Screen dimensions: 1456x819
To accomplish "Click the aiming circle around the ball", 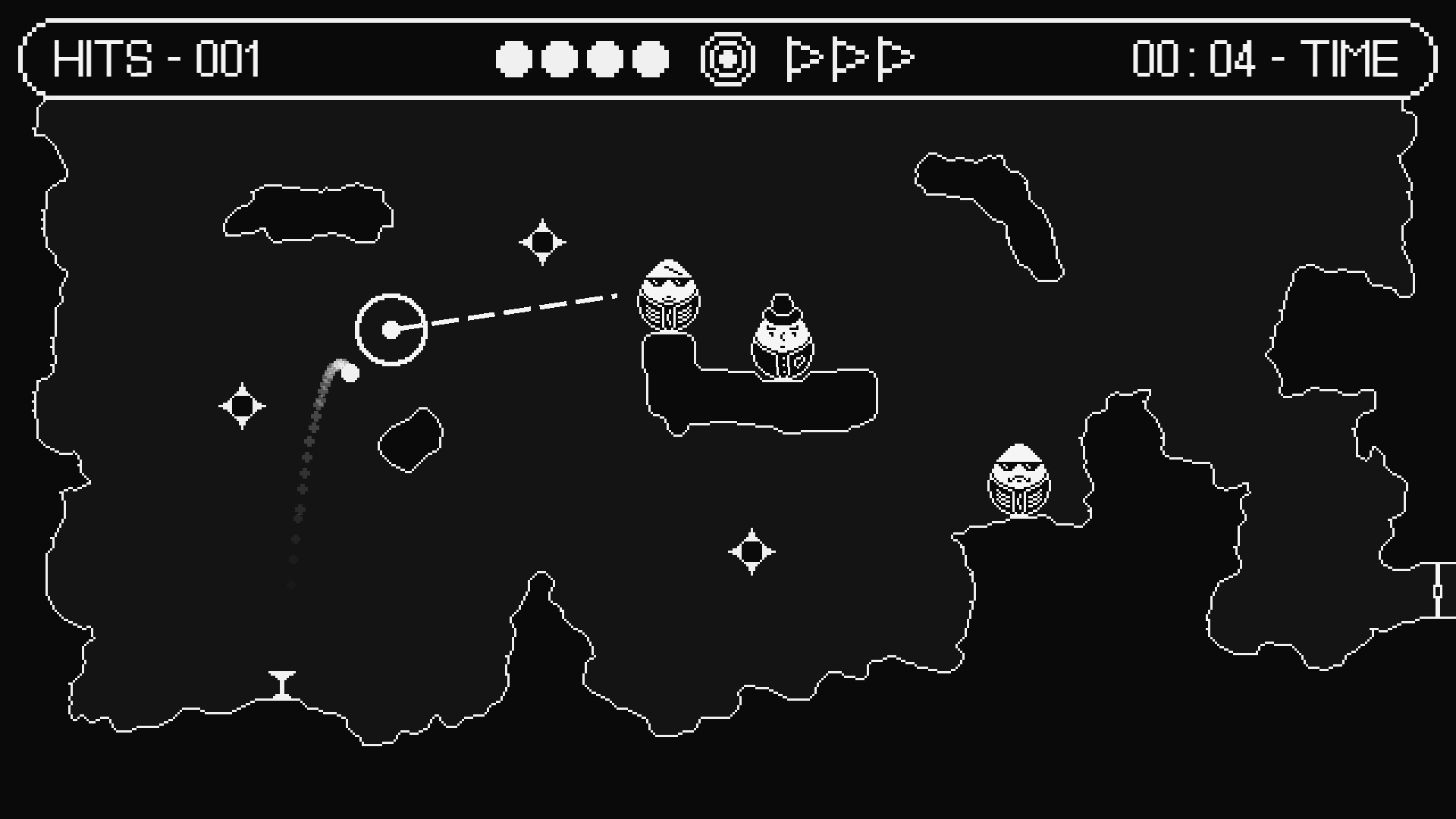I will (x=391, y=329).
